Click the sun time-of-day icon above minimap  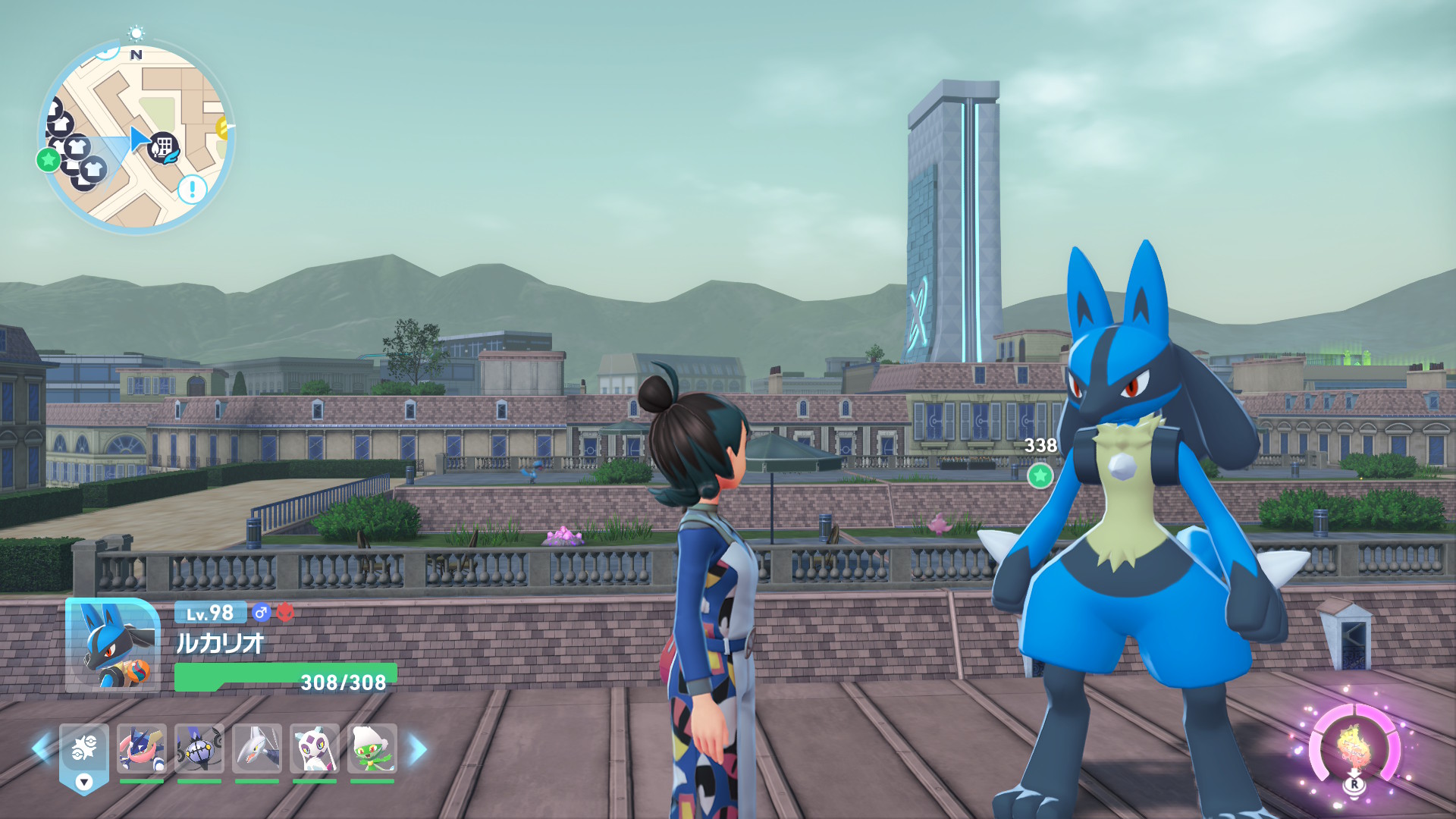click(136, 33)
